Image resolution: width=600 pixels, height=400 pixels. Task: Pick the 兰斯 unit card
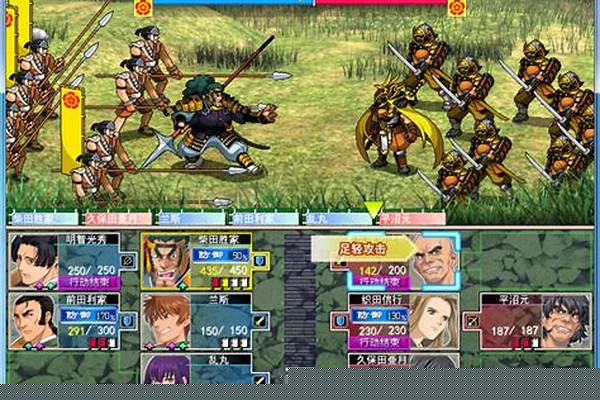(x=203, y=319)
